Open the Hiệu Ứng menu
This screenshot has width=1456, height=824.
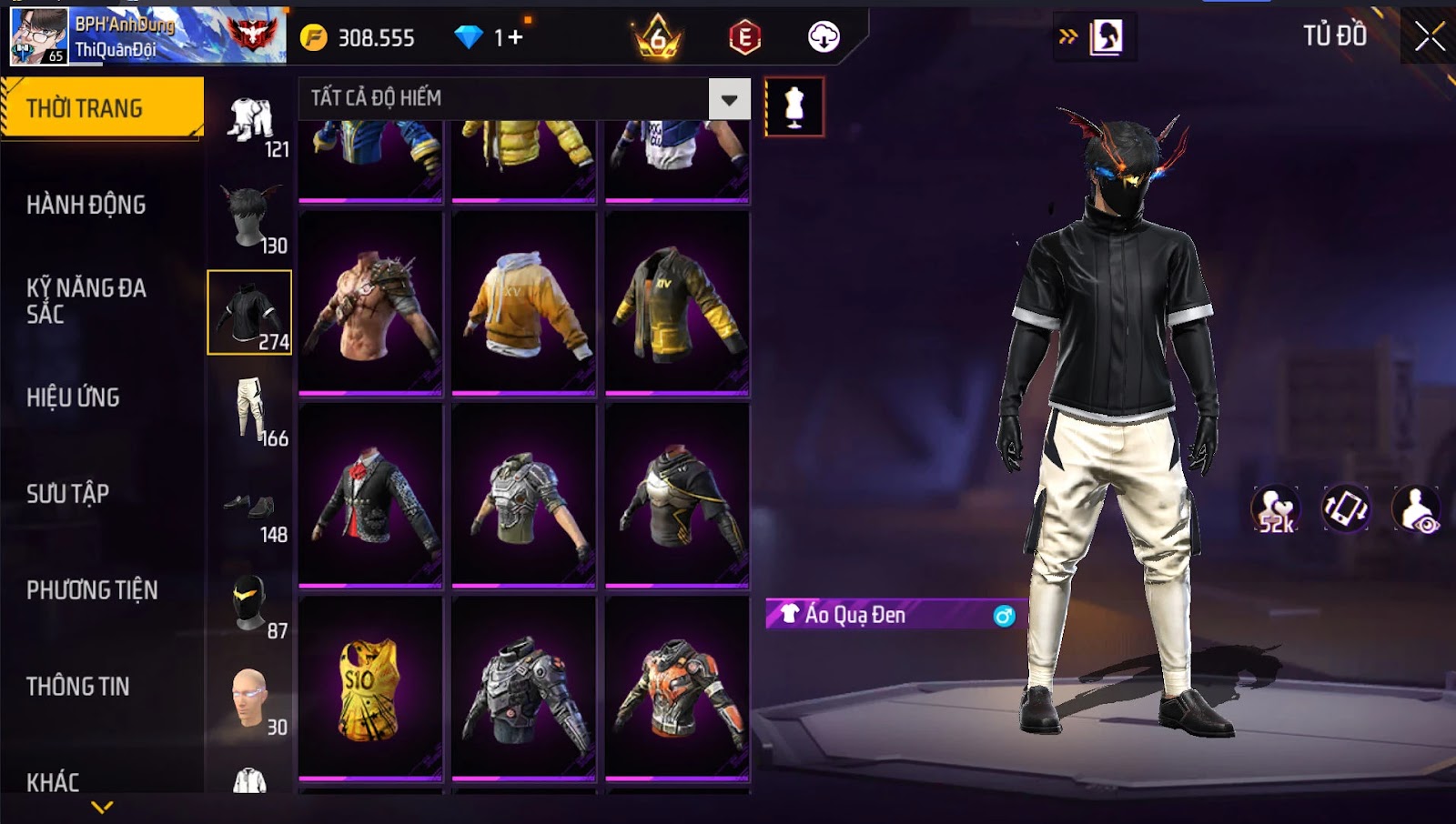coord(73,397)
